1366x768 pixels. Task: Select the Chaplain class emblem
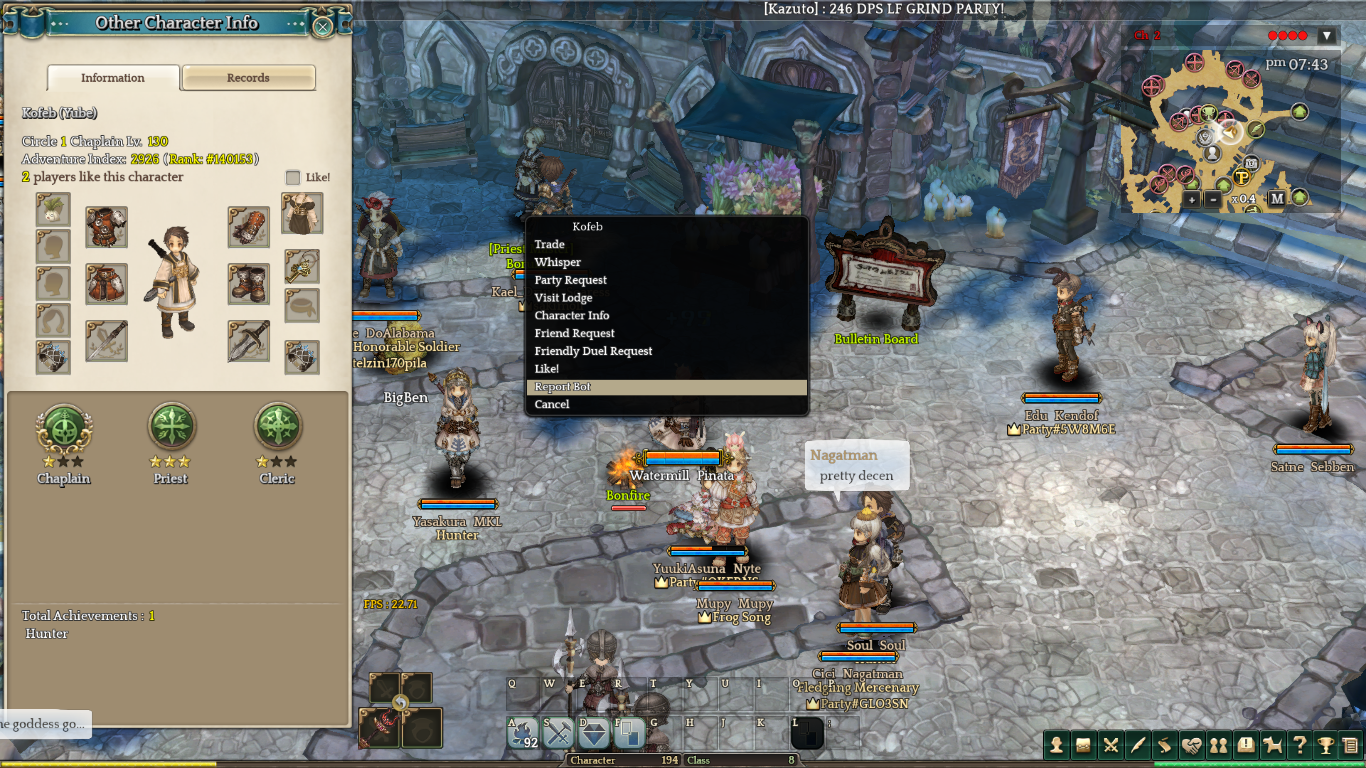click(x=64, y=428)
